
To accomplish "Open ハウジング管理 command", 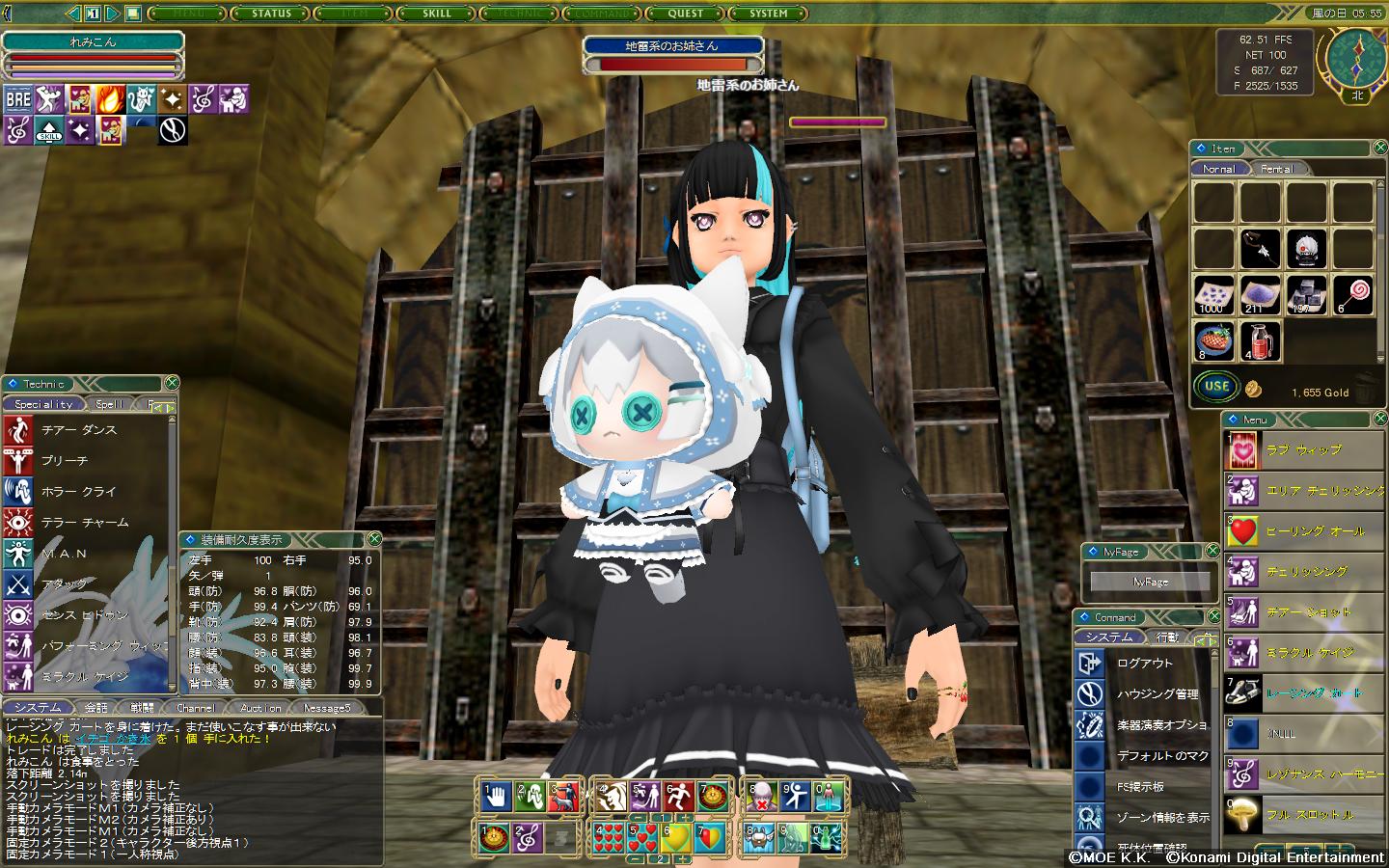I will [1157, 694].
